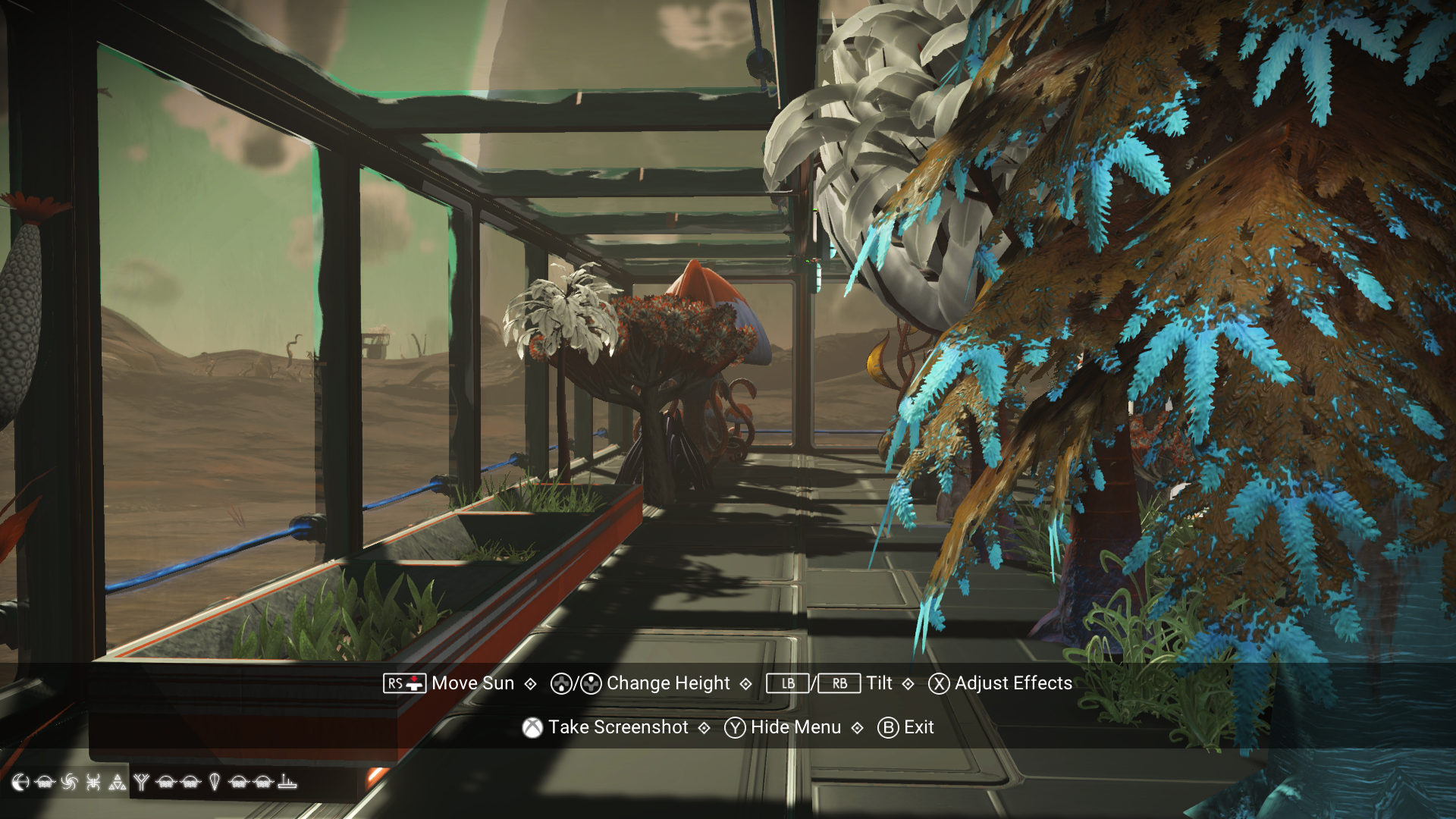Click the bug portal glyph
Viewport: 1456px width, 819px height.
pos(93,783)
